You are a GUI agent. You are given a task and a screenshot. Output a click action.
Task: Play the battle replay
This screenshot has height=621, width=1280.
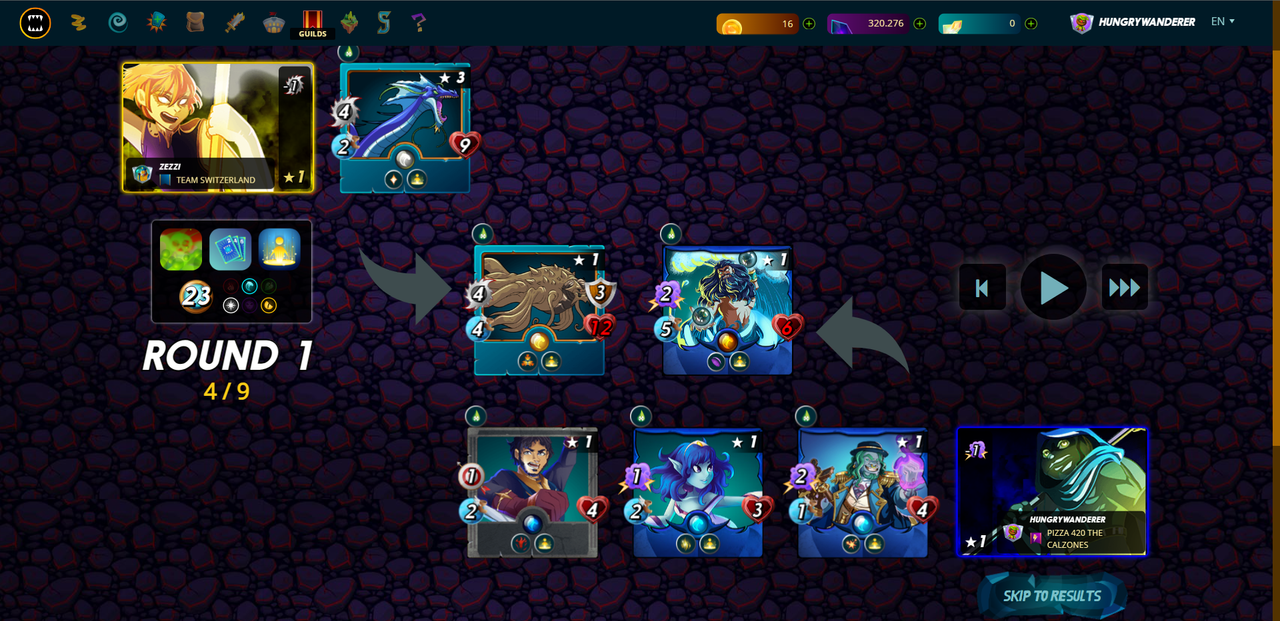click(1053, 288)
